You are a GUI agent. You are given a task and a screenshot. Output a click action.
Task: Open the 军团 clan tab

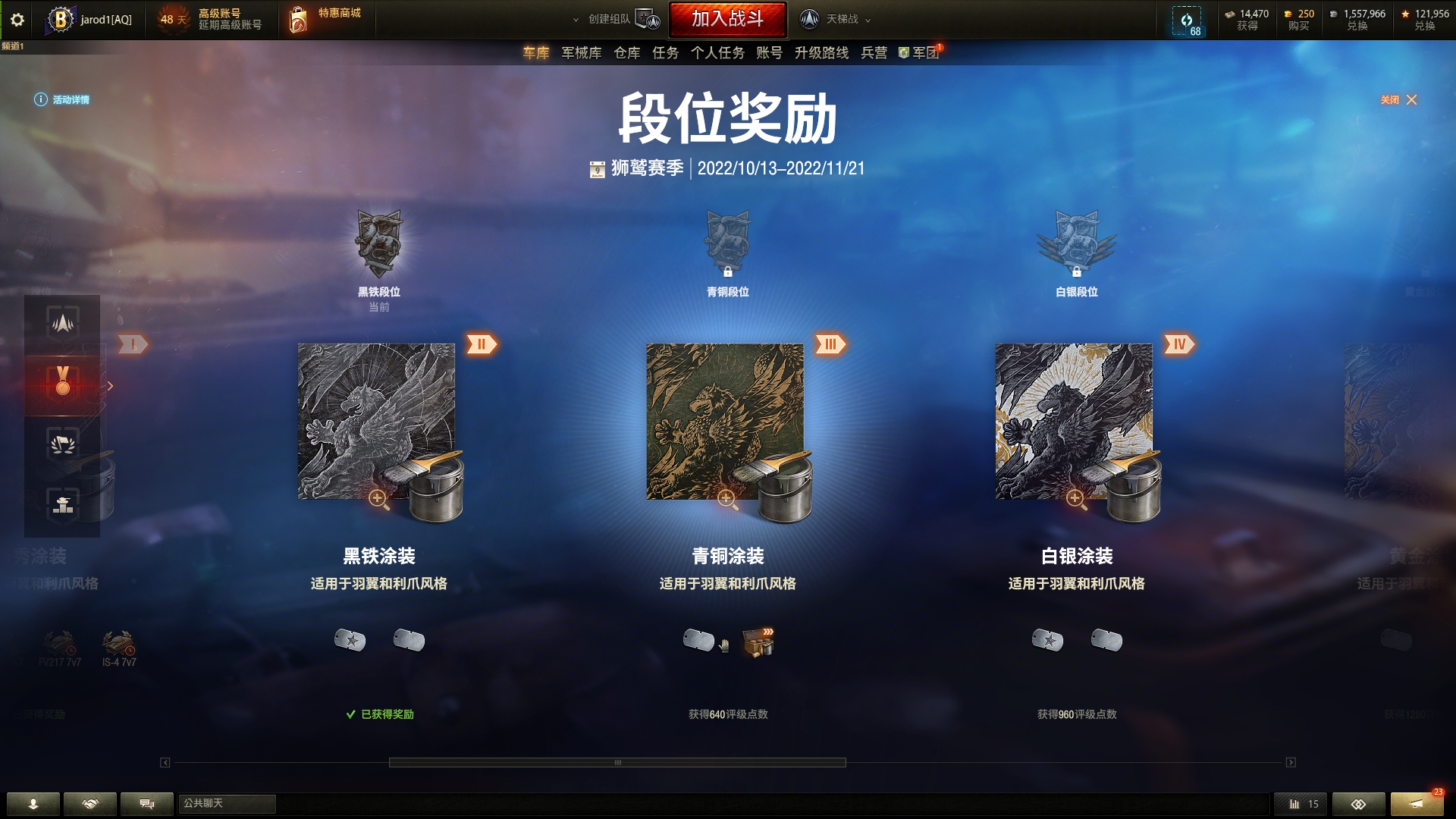[x=921, y=53]
